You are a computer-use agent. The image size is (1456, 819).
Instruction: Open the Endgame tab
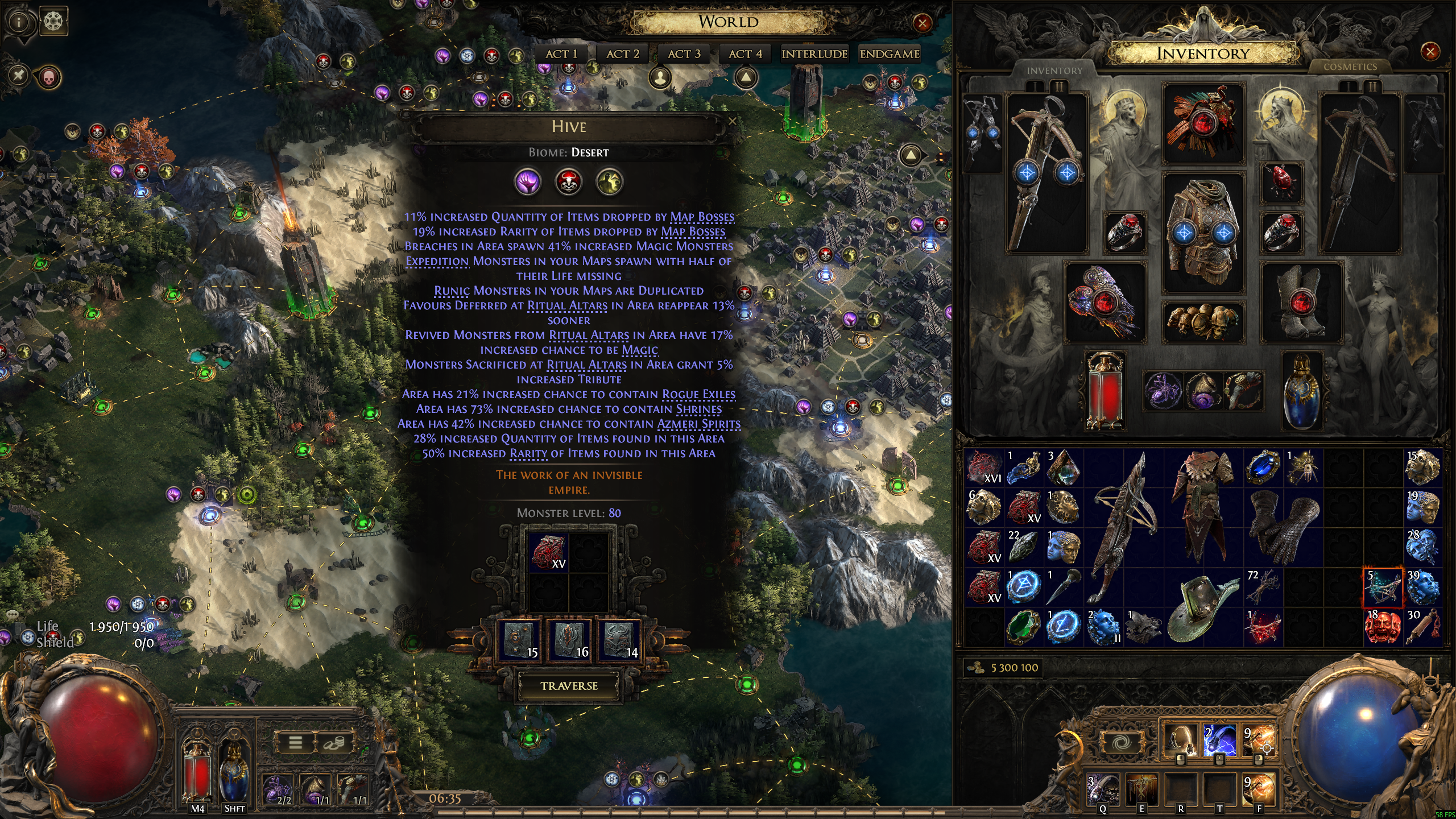[x=890, y=54]
